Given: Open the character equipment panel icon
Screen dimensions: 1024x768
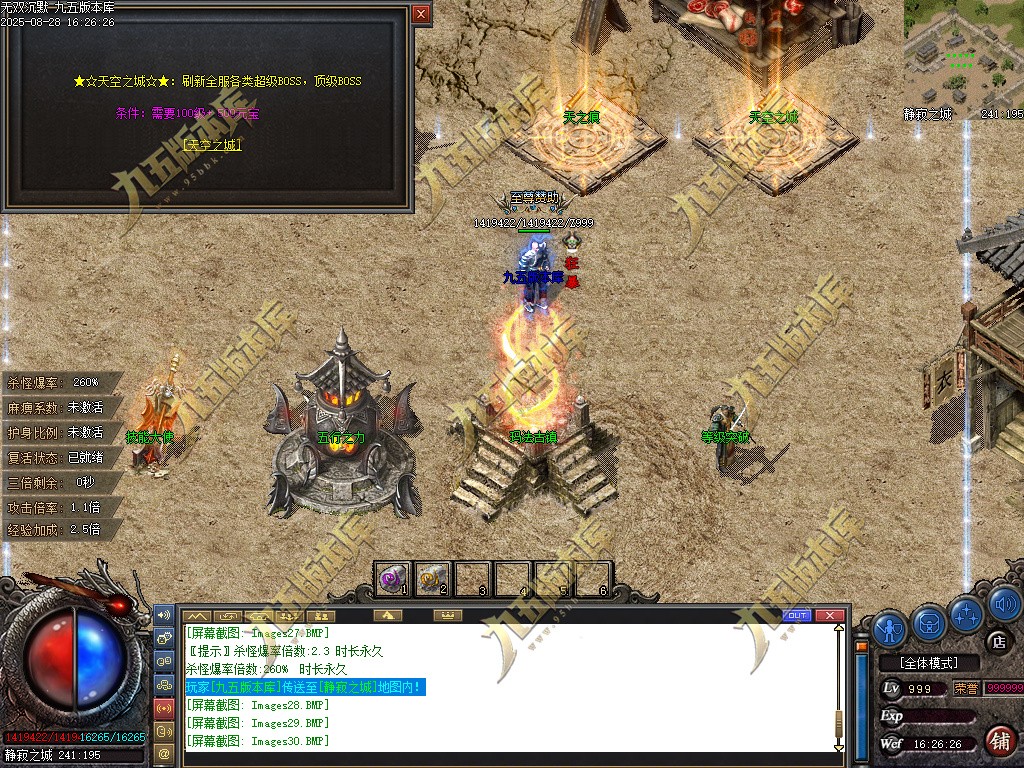Looking at the screenshot, I should point(890,628).
